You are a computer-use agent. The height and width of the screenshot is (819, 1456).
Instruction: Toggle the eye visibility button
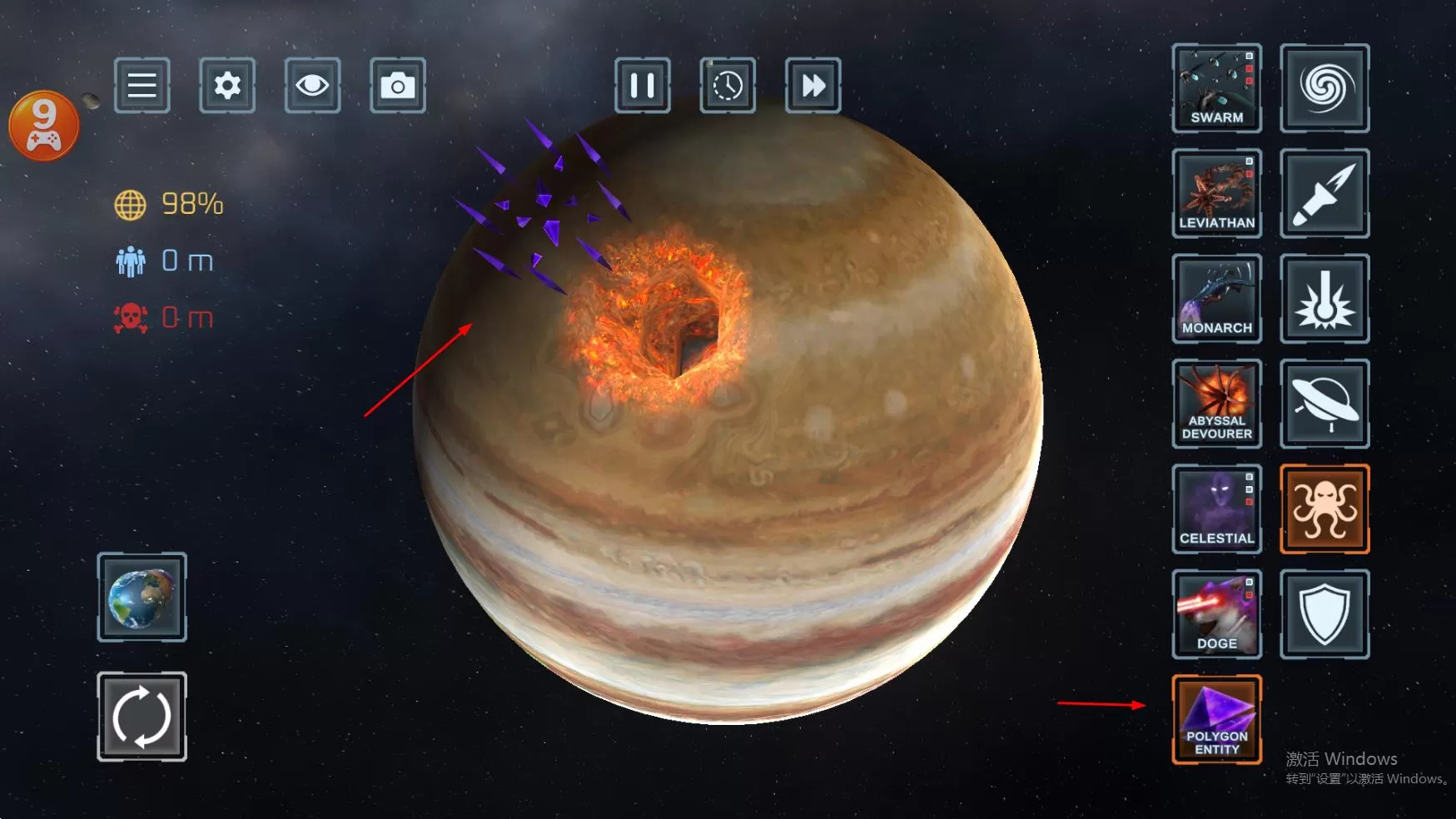pyautogui.click(x=312, y=85)
